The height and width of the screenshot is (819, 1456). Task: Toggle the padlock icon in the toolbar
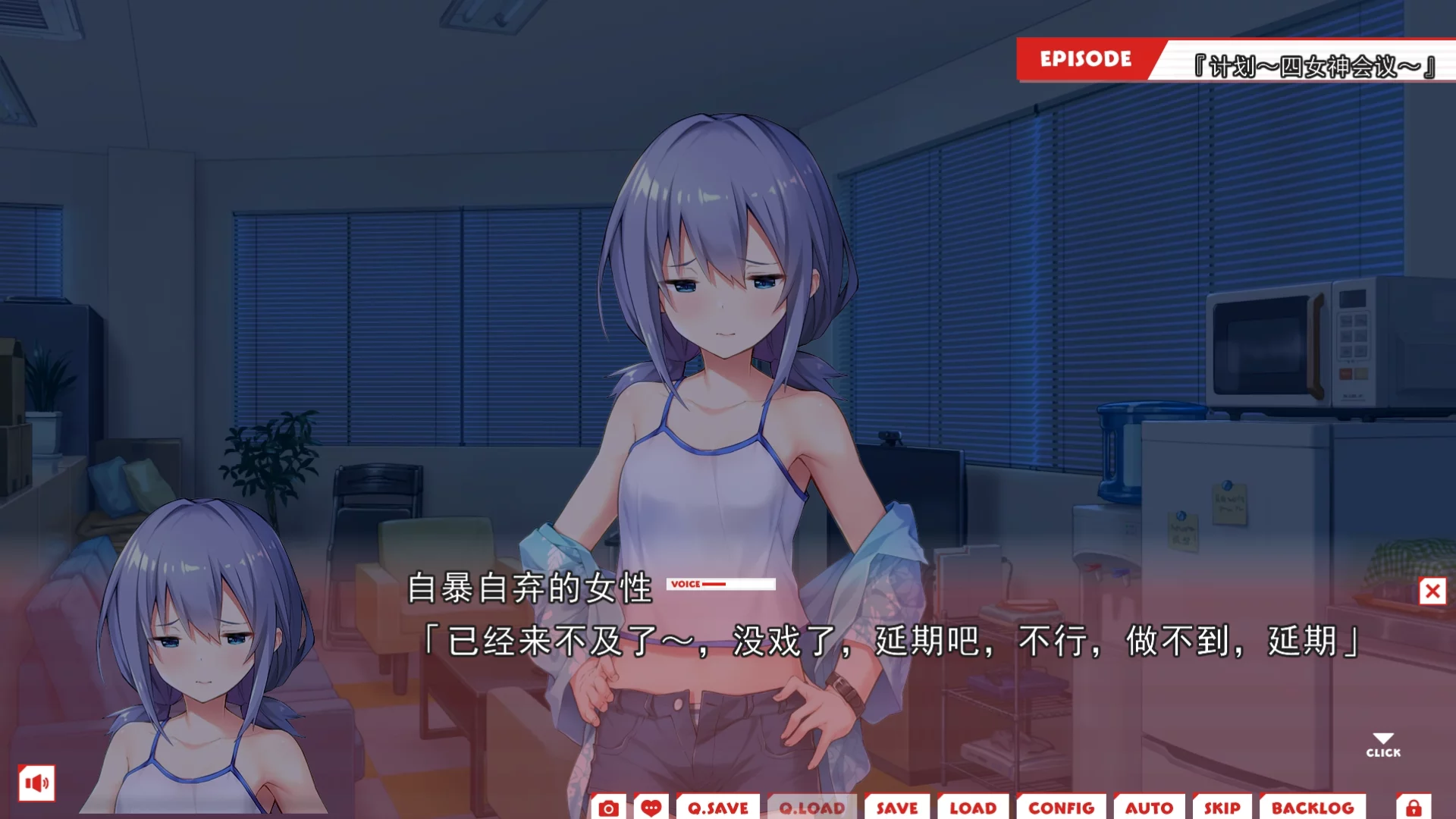point(1414,808)
